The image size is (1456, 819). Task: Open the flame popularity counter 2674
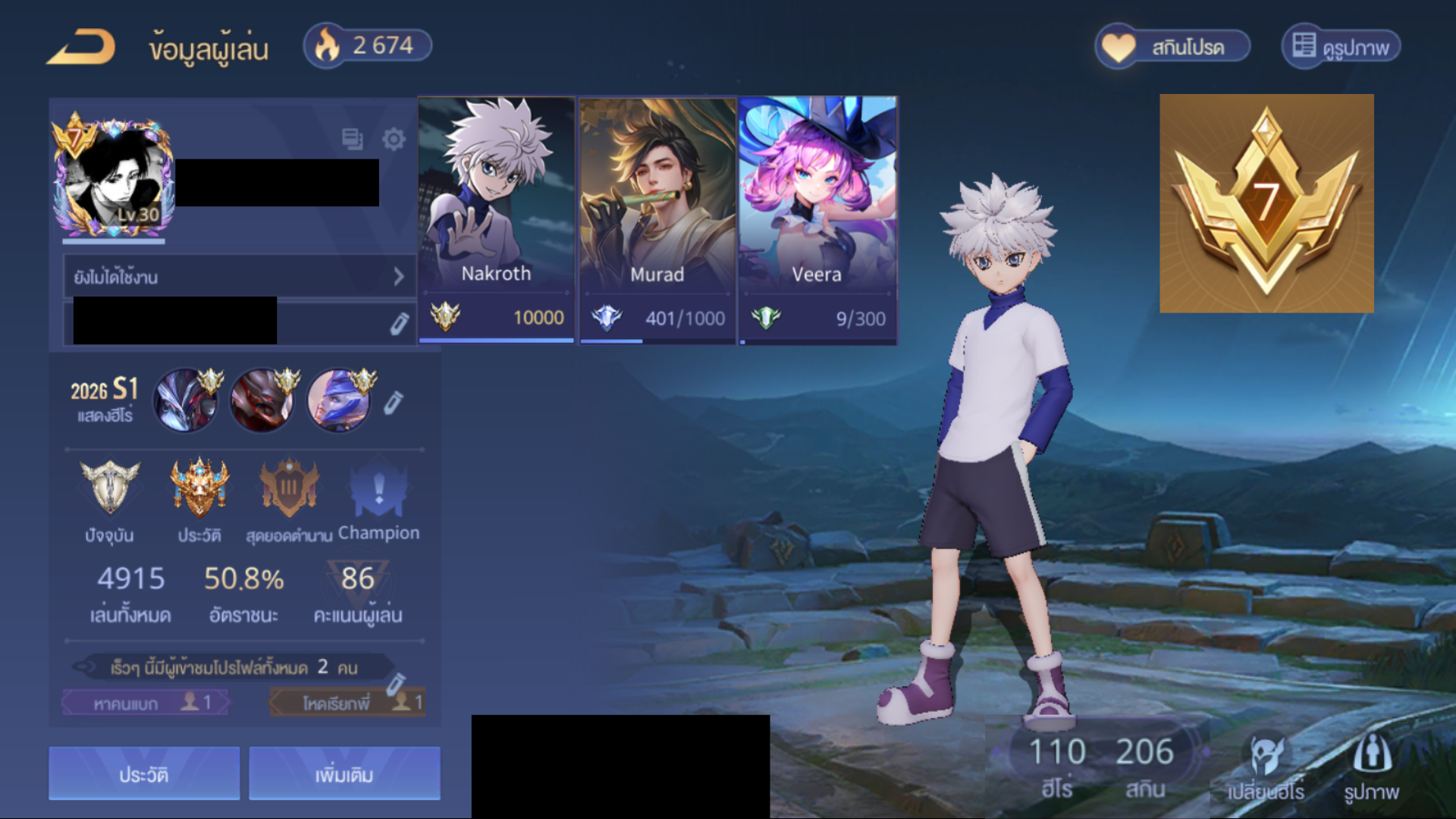(368, 45)
